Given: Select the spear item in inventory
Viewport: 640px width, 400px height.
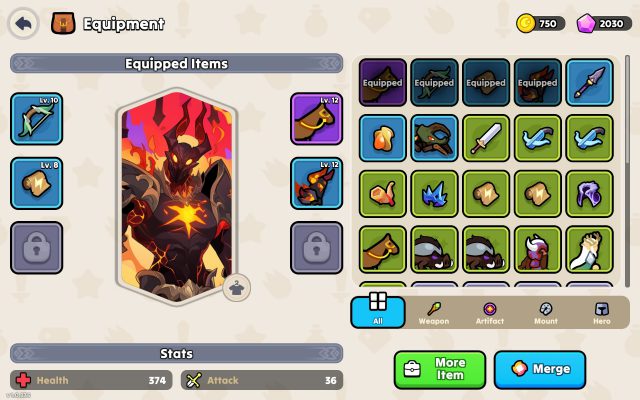Looking at the screenshot, I should (590, 82).
